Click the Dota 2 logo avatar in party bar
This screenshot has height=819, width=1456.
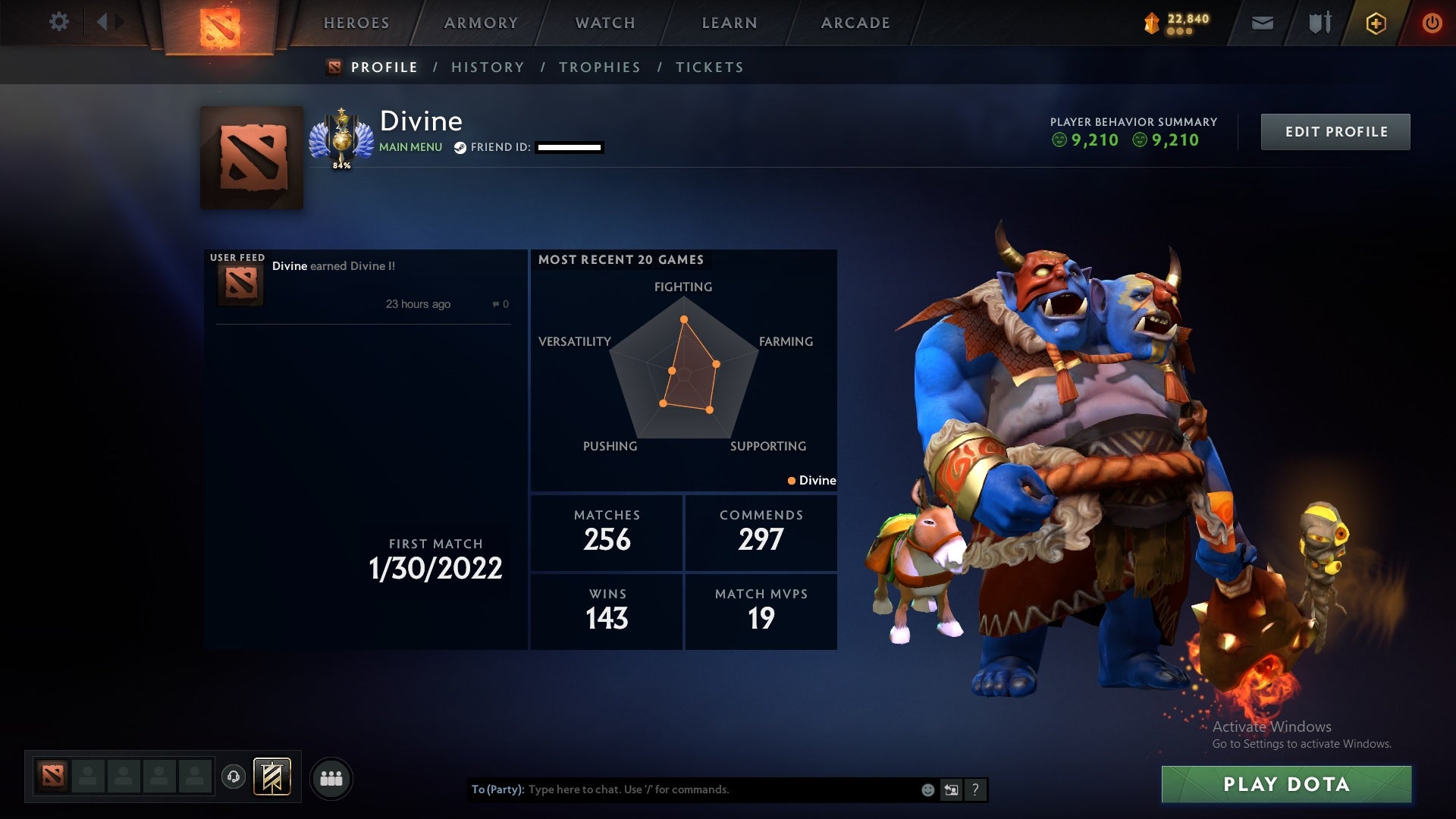tap(52, 775)
